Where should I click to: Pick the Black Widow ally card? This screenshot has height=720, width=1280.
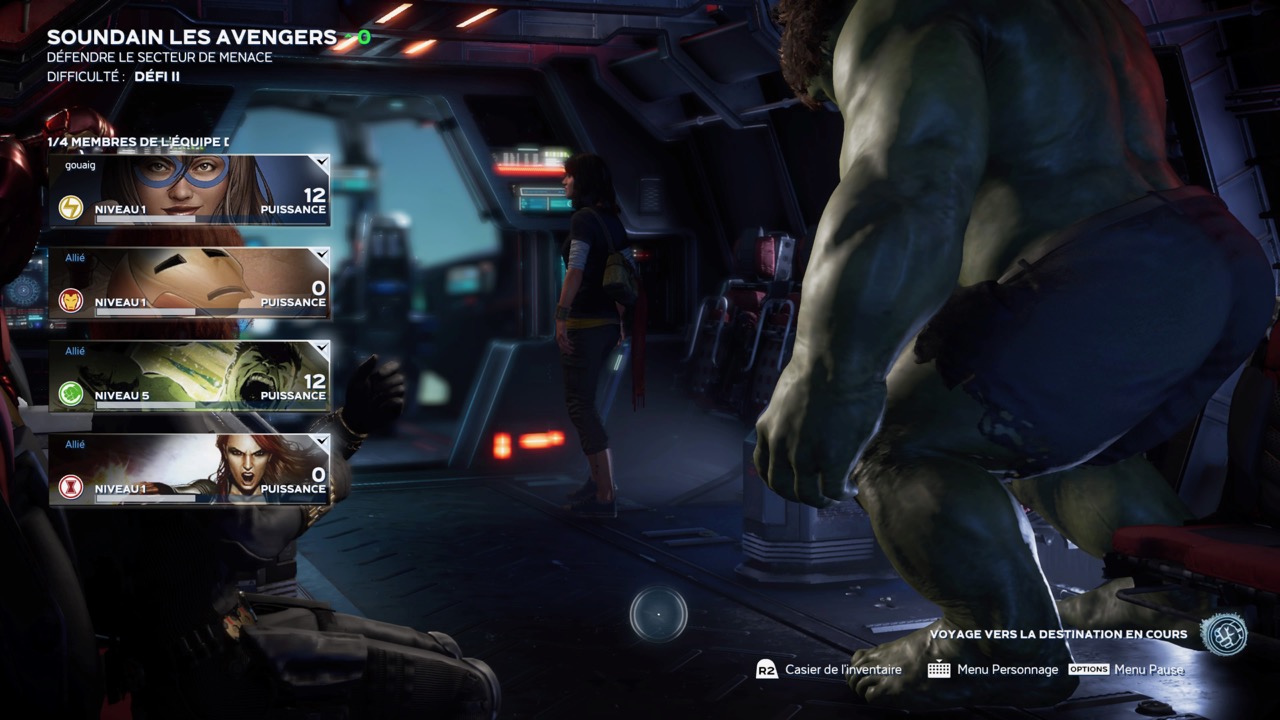(190, 469)
